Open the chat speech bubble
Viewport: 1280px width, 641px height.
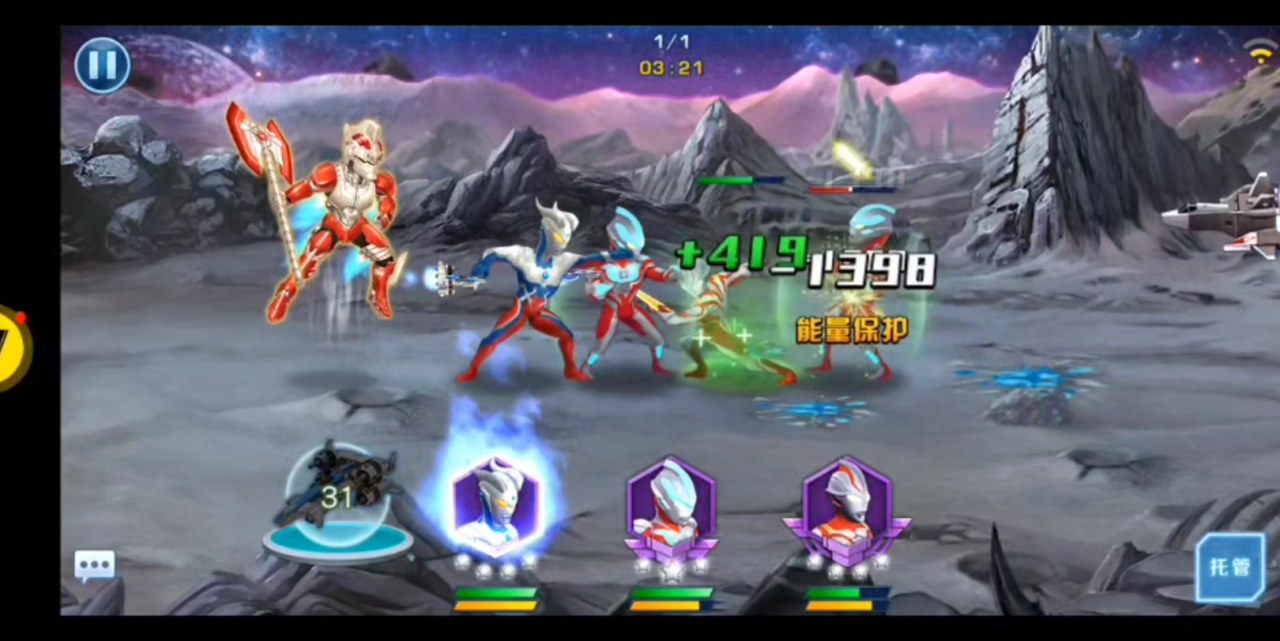coord(94,566)
